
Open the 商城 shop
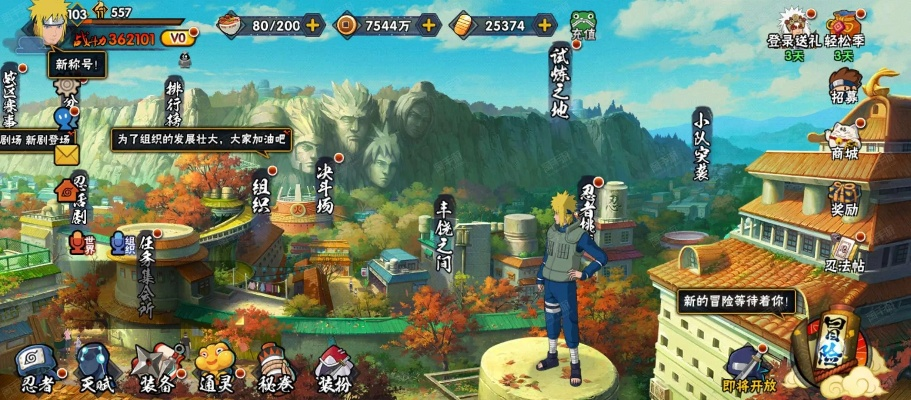[845, 139]
